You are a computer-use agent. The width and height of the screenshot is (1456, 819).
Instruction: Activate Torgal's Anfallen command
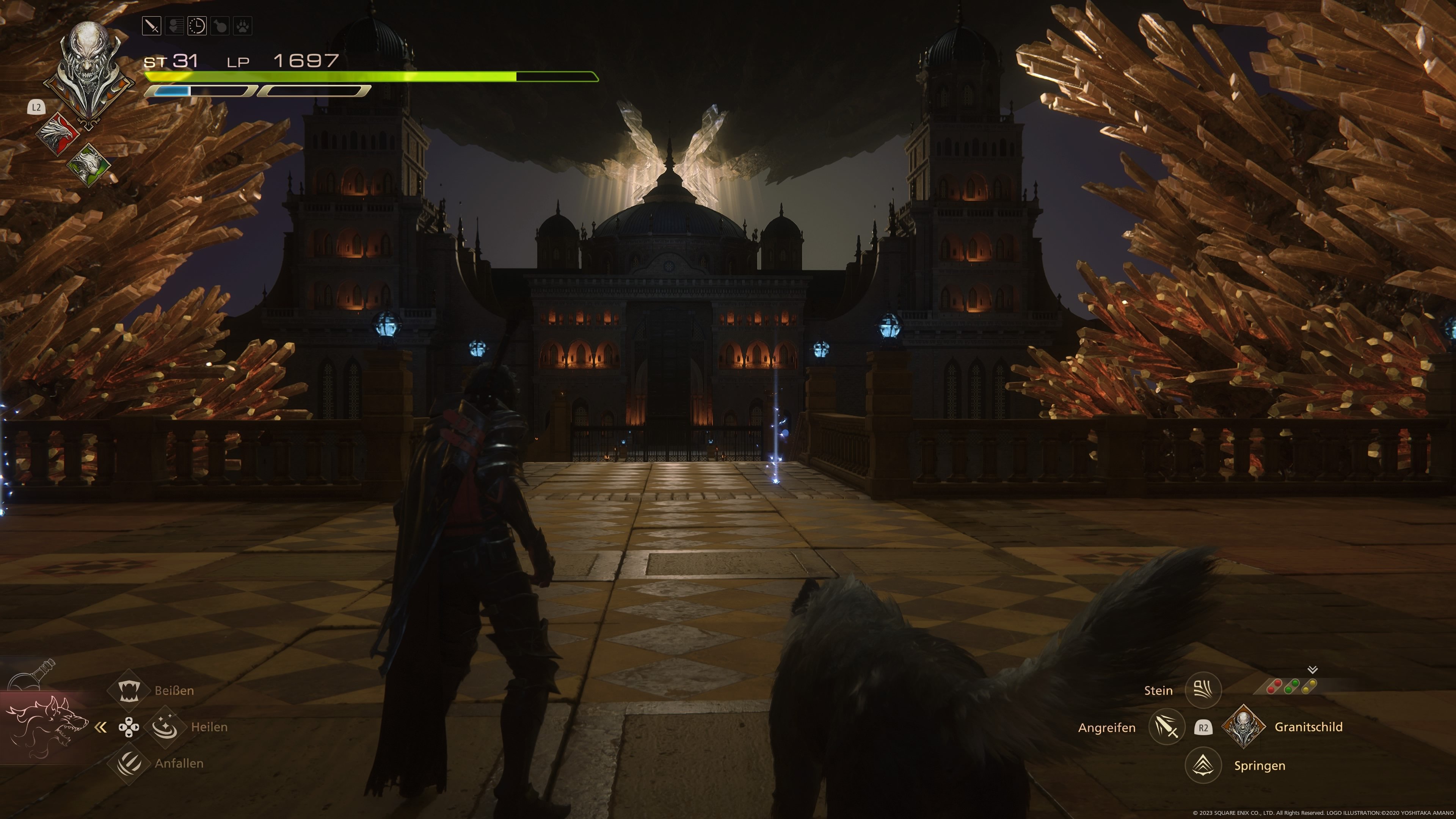(x=129, y=763)
